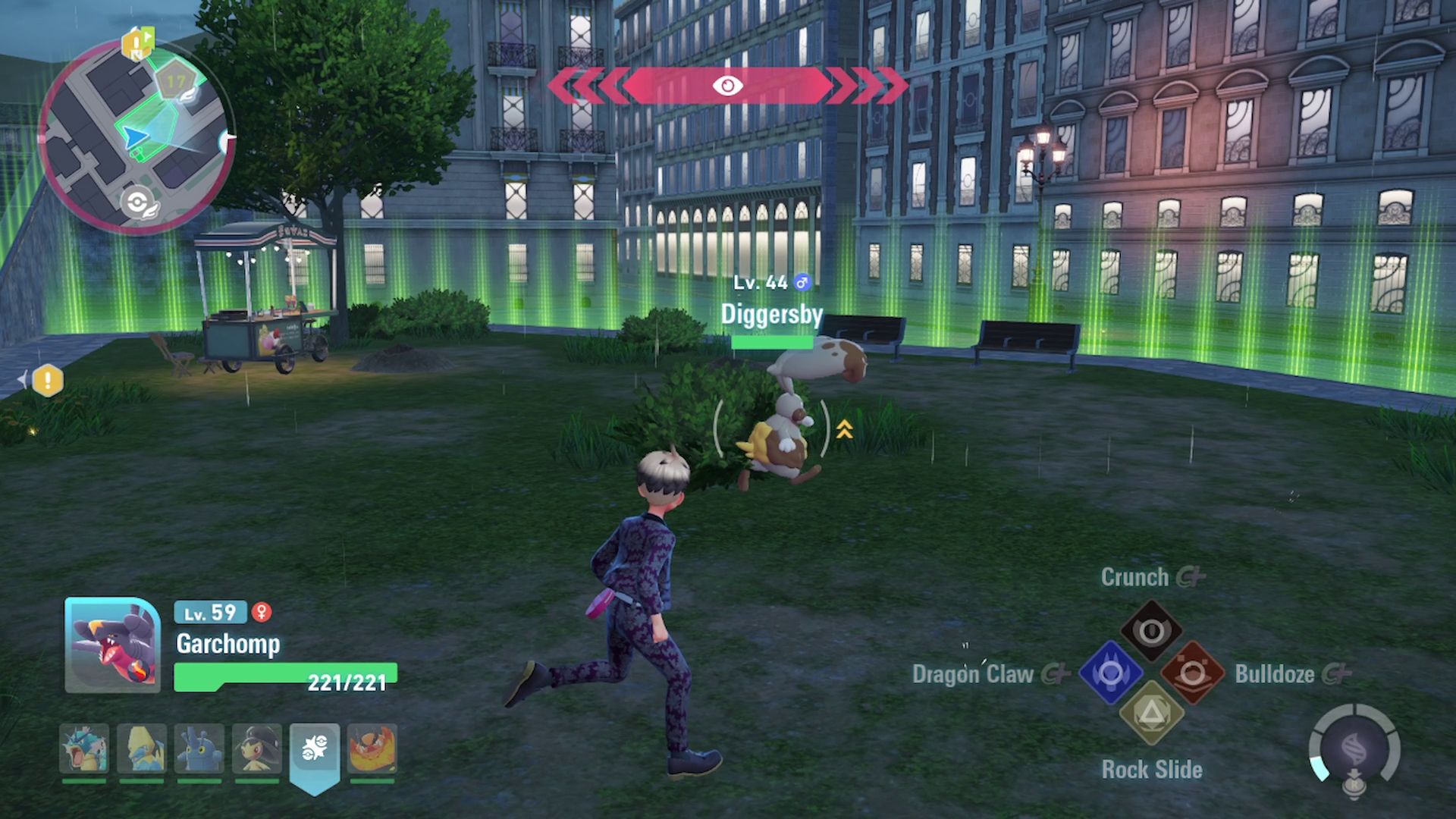Open Garchomp's portrait card
Image resolution: width=1456 pixels, height=819 pixels.
(112, 645)
